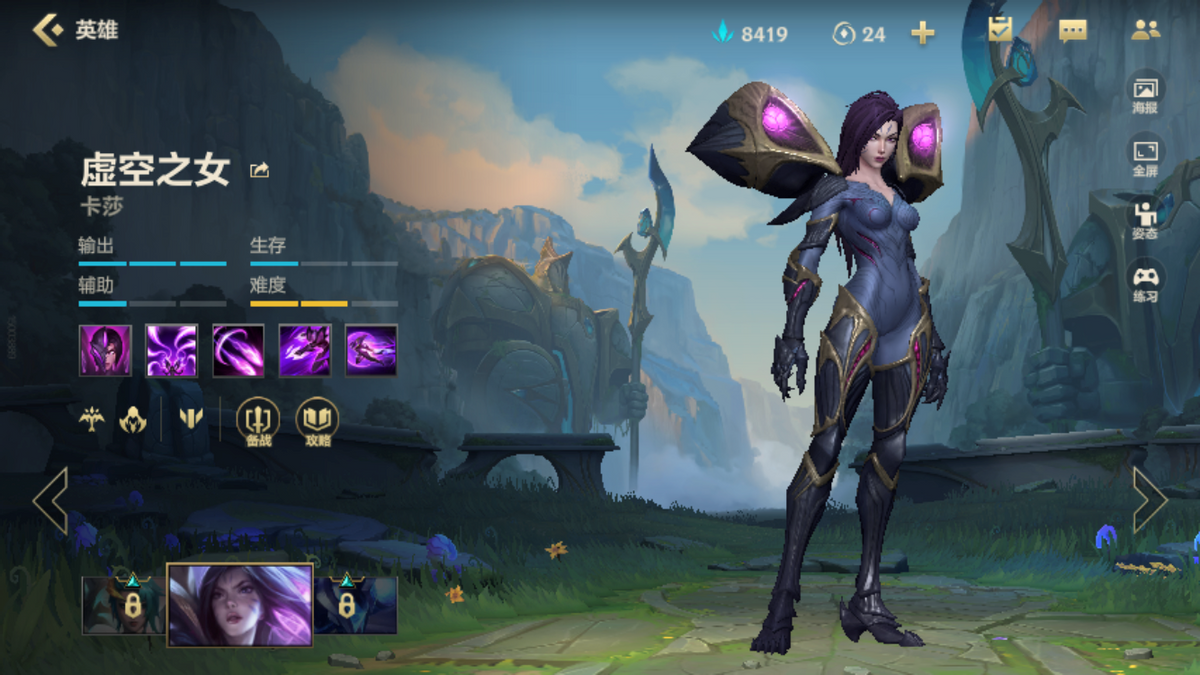Go back from the 英雄 champion screen
Screen dimensions: 1200x675
pyautogui.click(x=48, y=30)
